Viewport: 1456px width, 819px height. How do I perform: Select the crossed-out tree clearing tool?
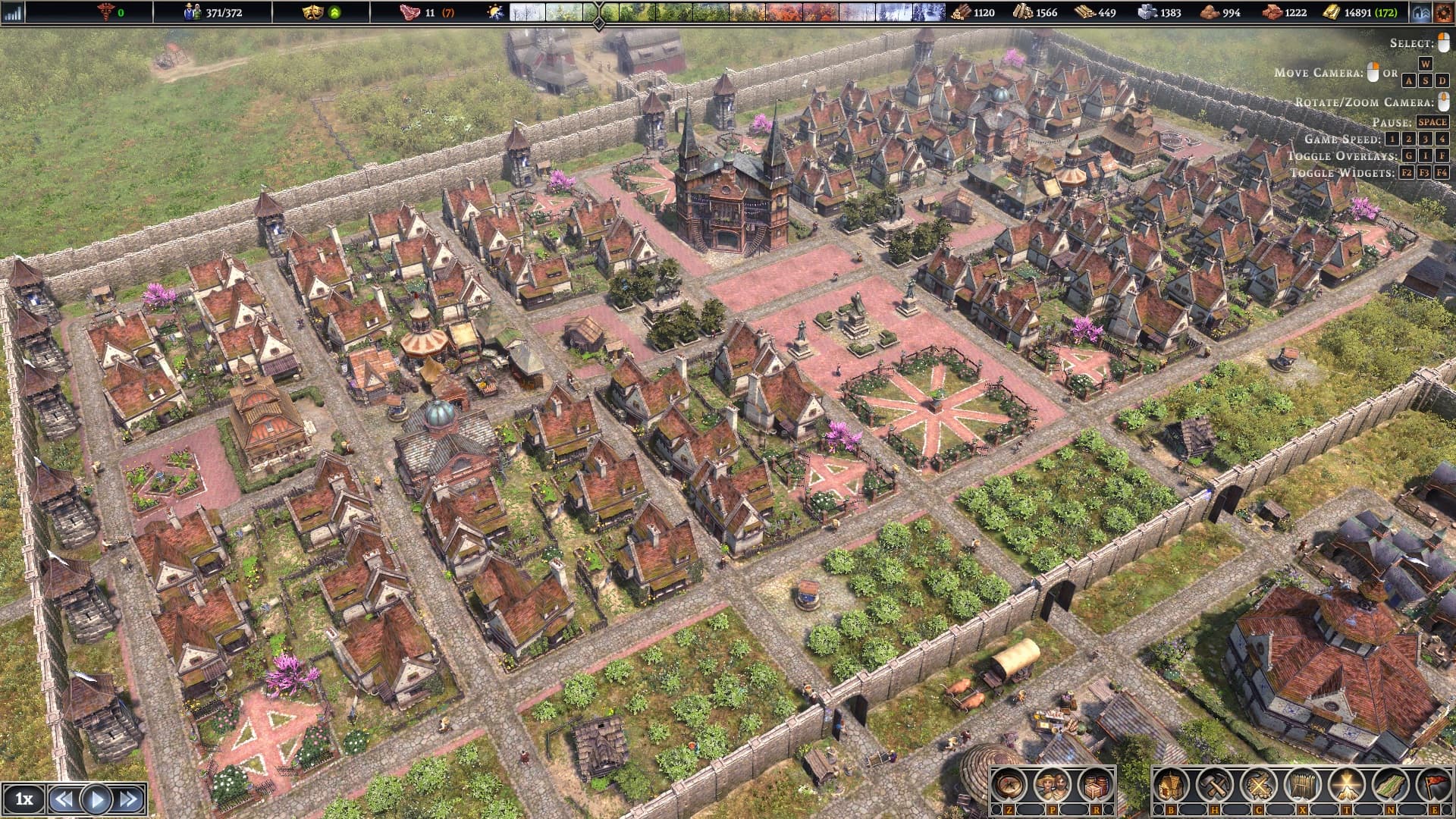[x=1258, y=786]
